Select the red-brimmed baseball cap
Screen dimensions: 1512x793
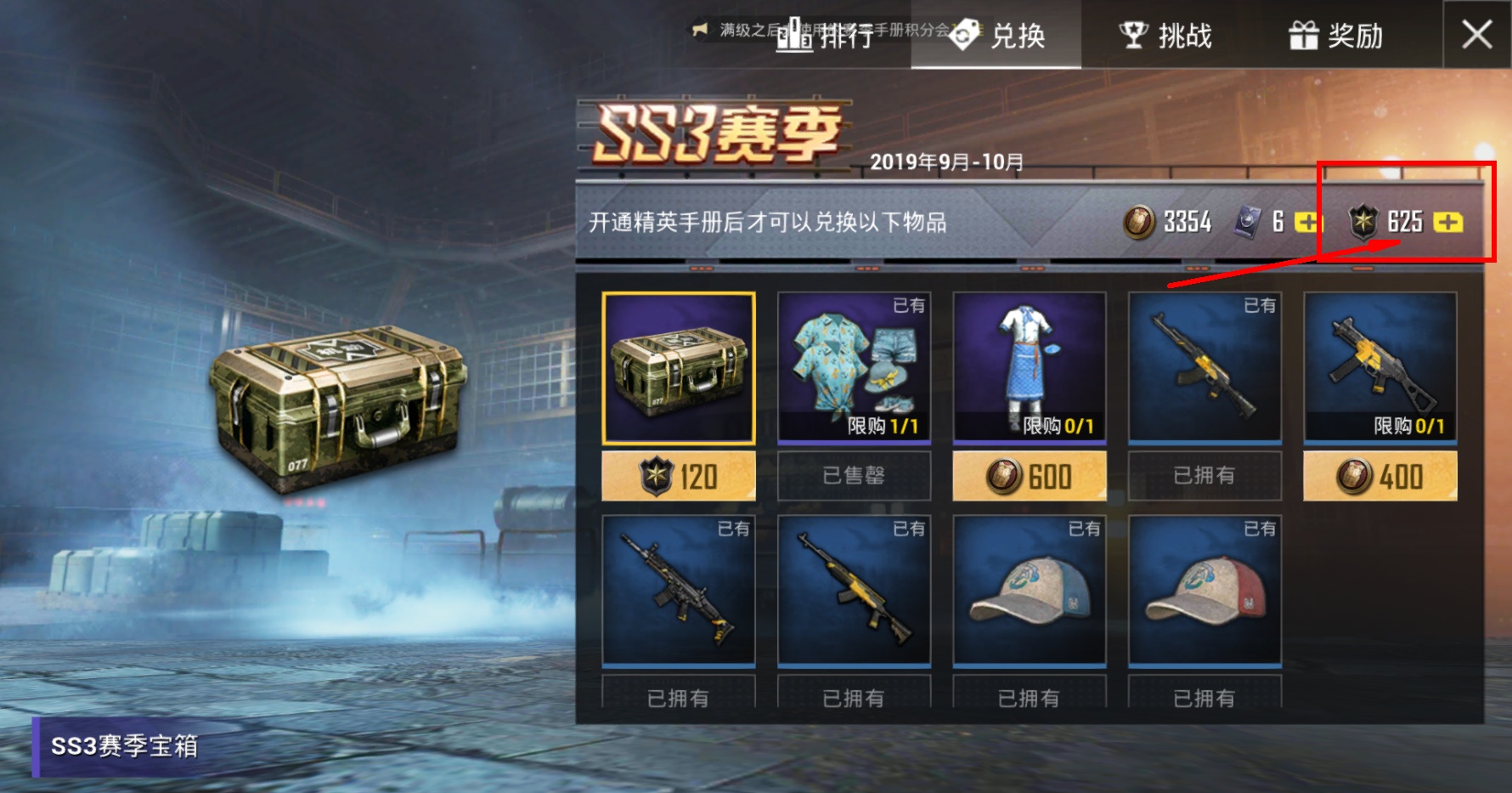1205,590
